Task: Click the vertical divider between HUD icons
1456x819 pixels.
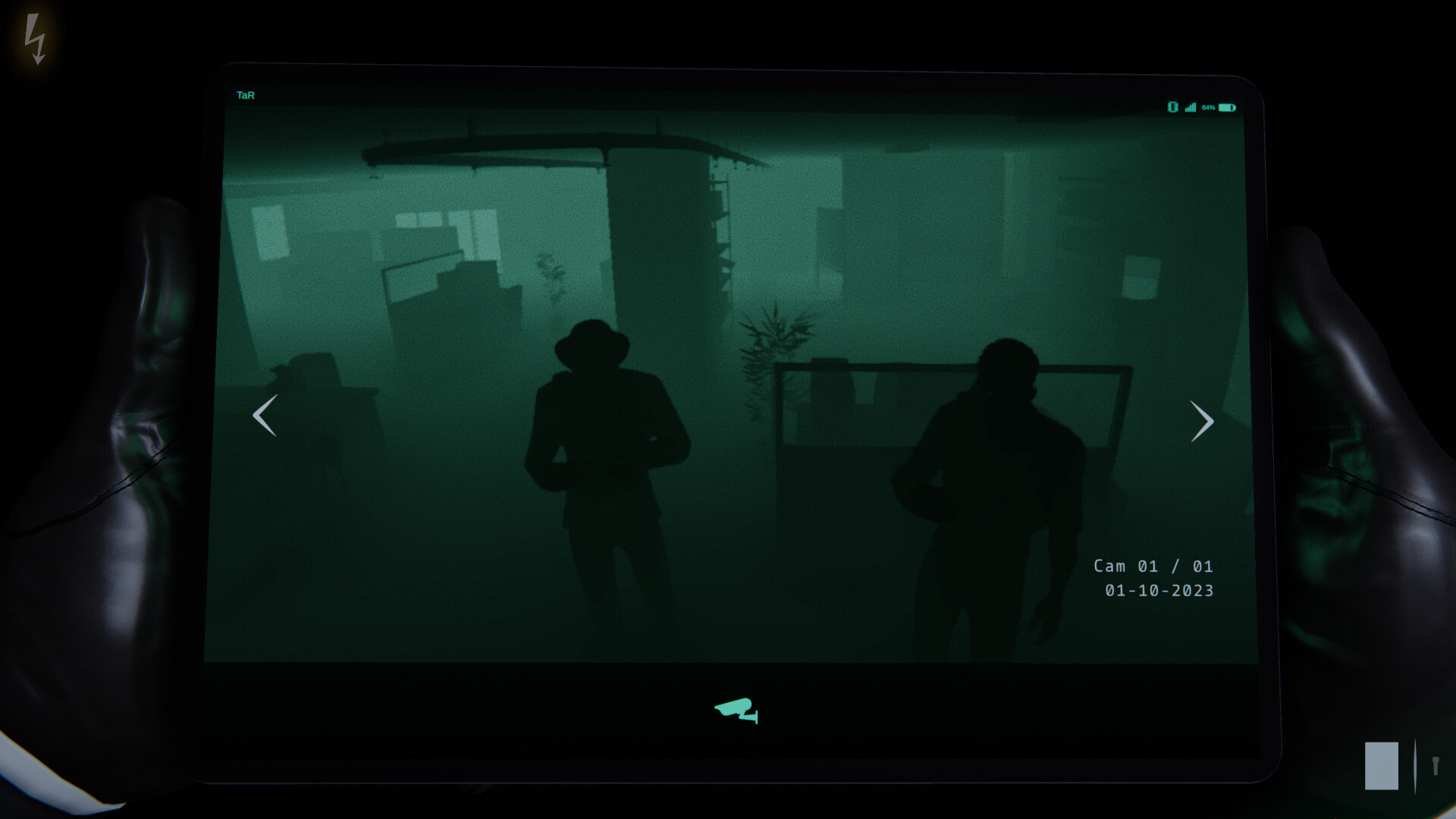Action: click(1415, 764)
